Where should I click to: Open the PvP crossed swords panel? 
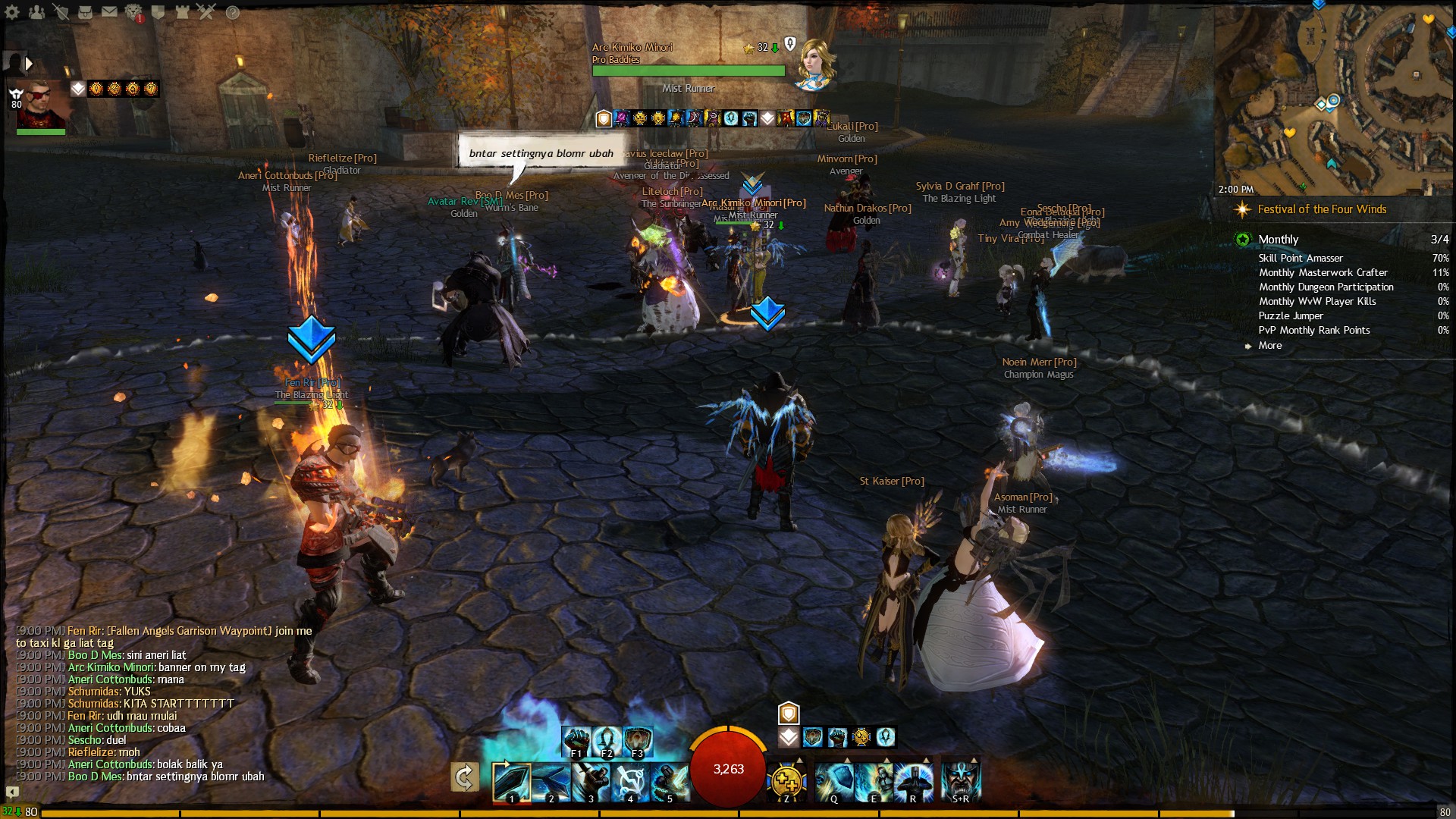206,12
